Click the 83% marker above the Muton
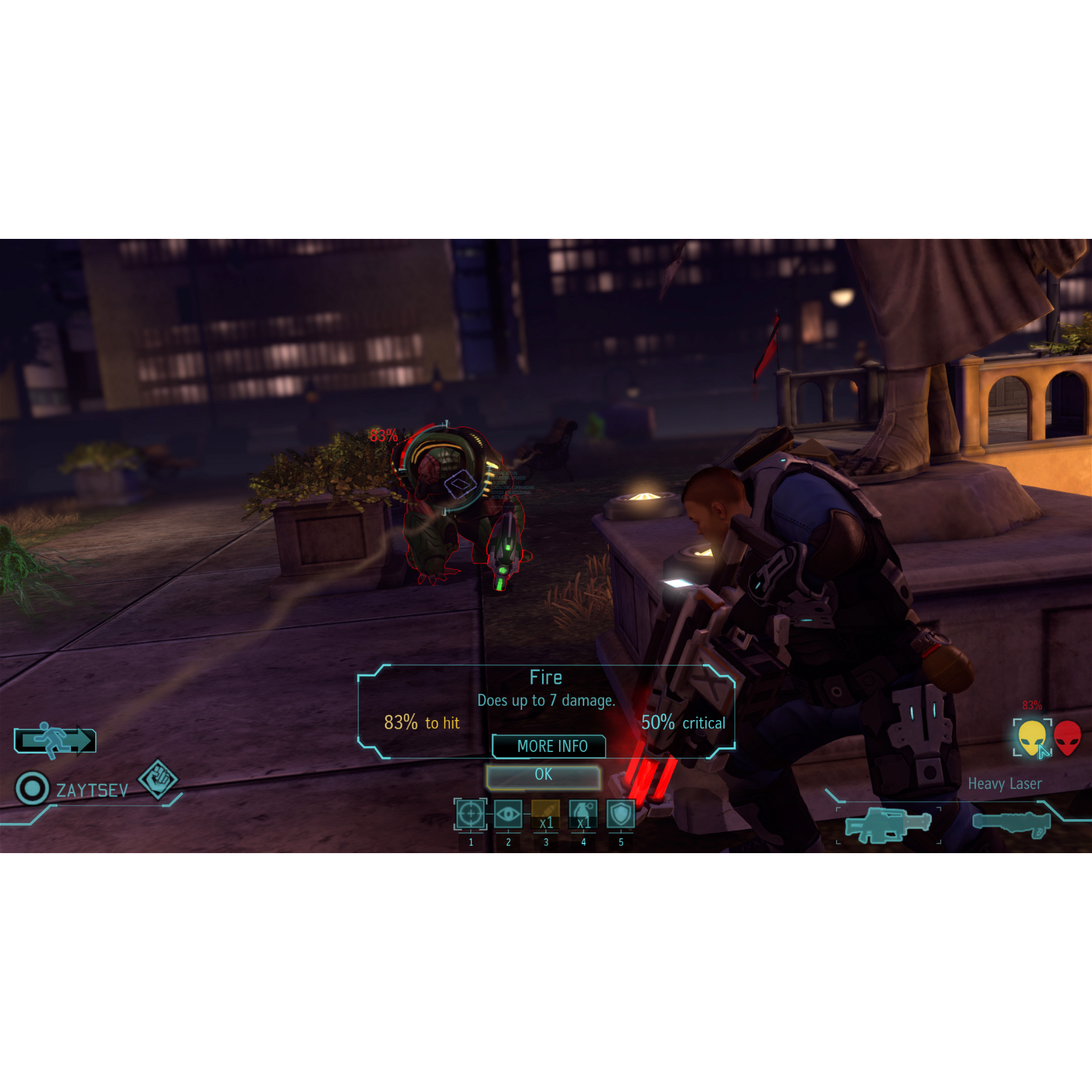The image size is (1092, 1092). click(x=382, y=435)
